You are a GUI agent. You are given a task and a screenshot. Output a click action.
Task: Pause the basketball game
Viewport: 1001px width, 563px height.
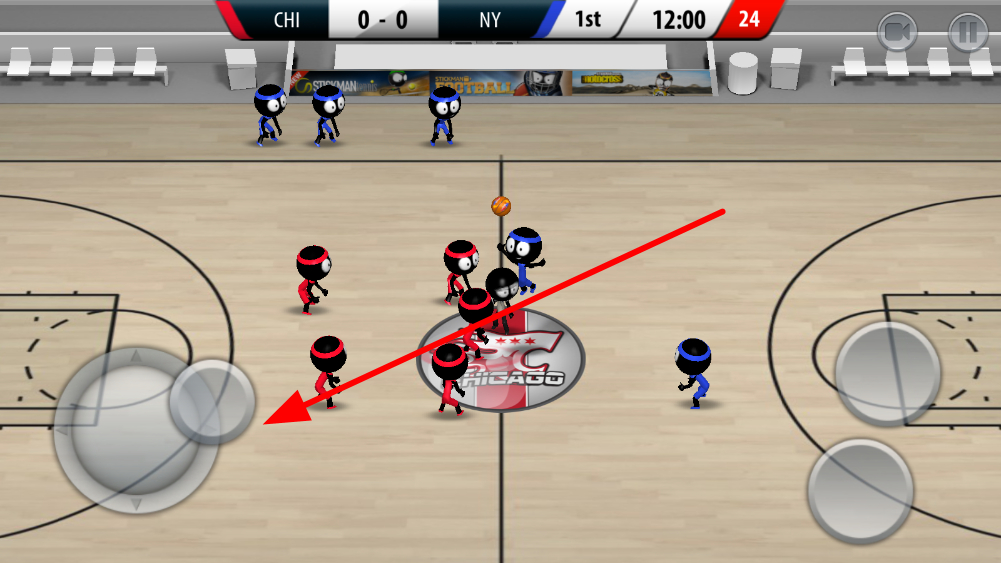[967, 33]
